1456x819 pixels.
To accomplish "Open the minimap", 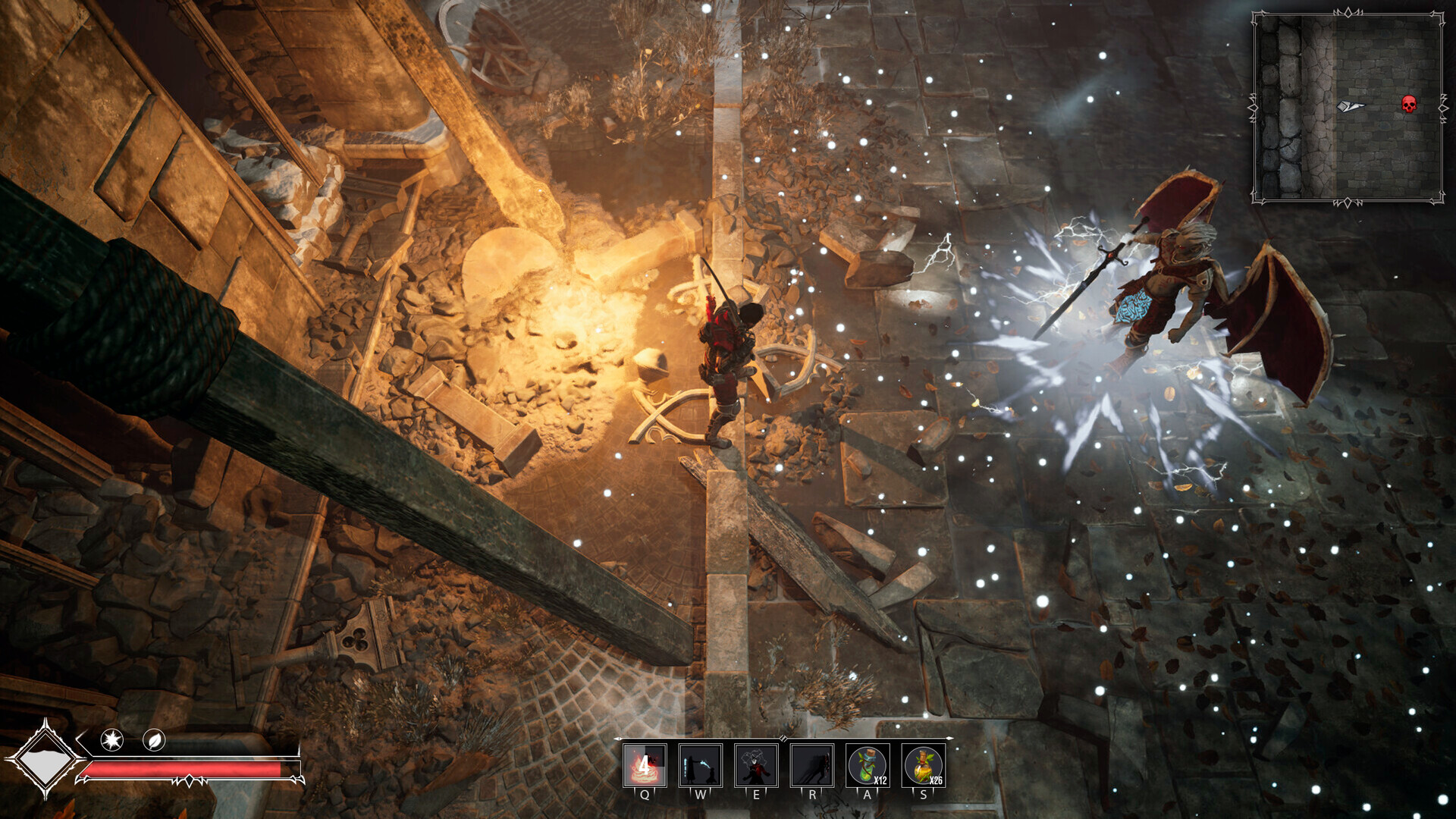I will 1348,108.
